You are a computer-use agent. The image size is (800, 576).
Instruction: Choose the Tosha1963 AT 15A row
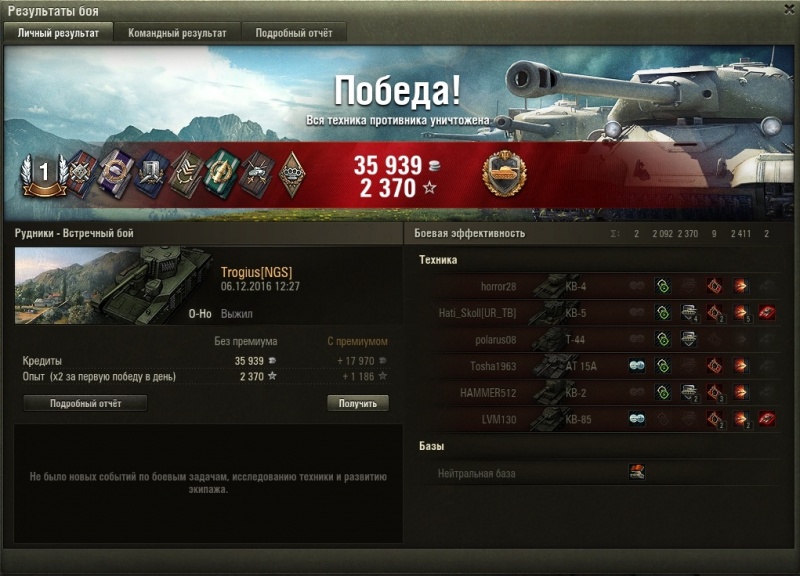[x=598, y=366]
